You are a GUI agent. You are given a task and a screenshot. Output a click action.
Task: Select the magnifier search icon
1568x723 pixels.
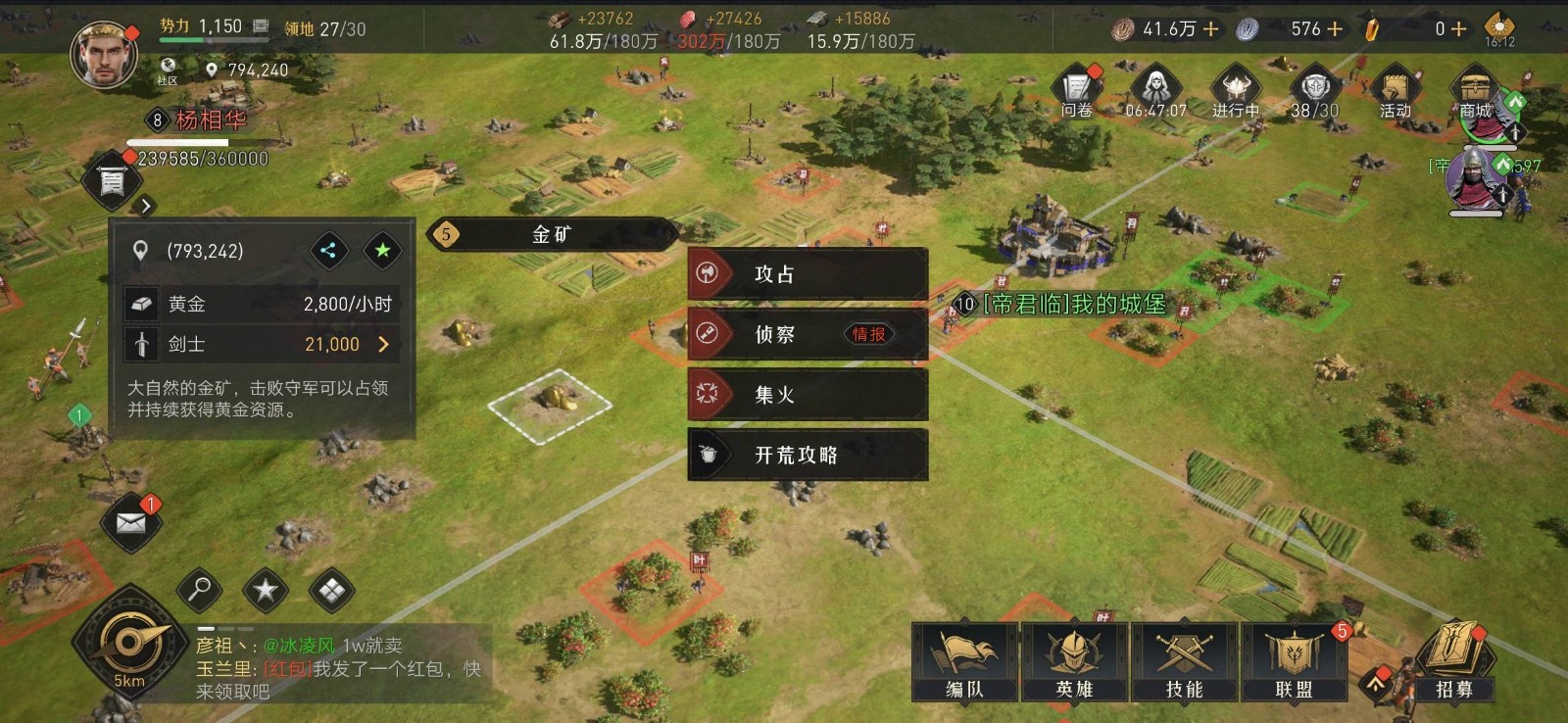[x=199, y=591]
